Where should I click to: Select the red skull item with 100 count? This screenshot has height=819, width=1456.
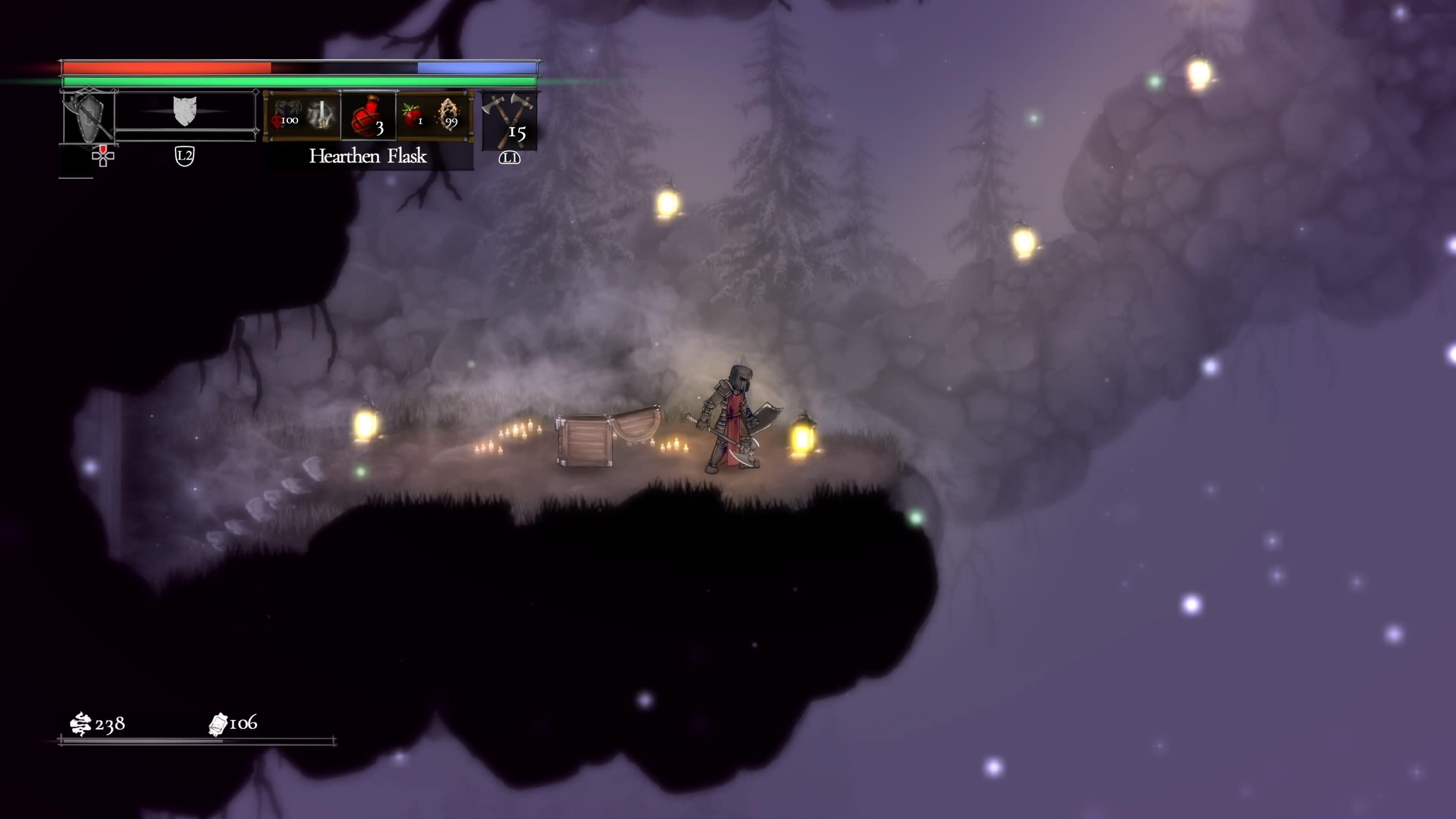coord(285,116)
